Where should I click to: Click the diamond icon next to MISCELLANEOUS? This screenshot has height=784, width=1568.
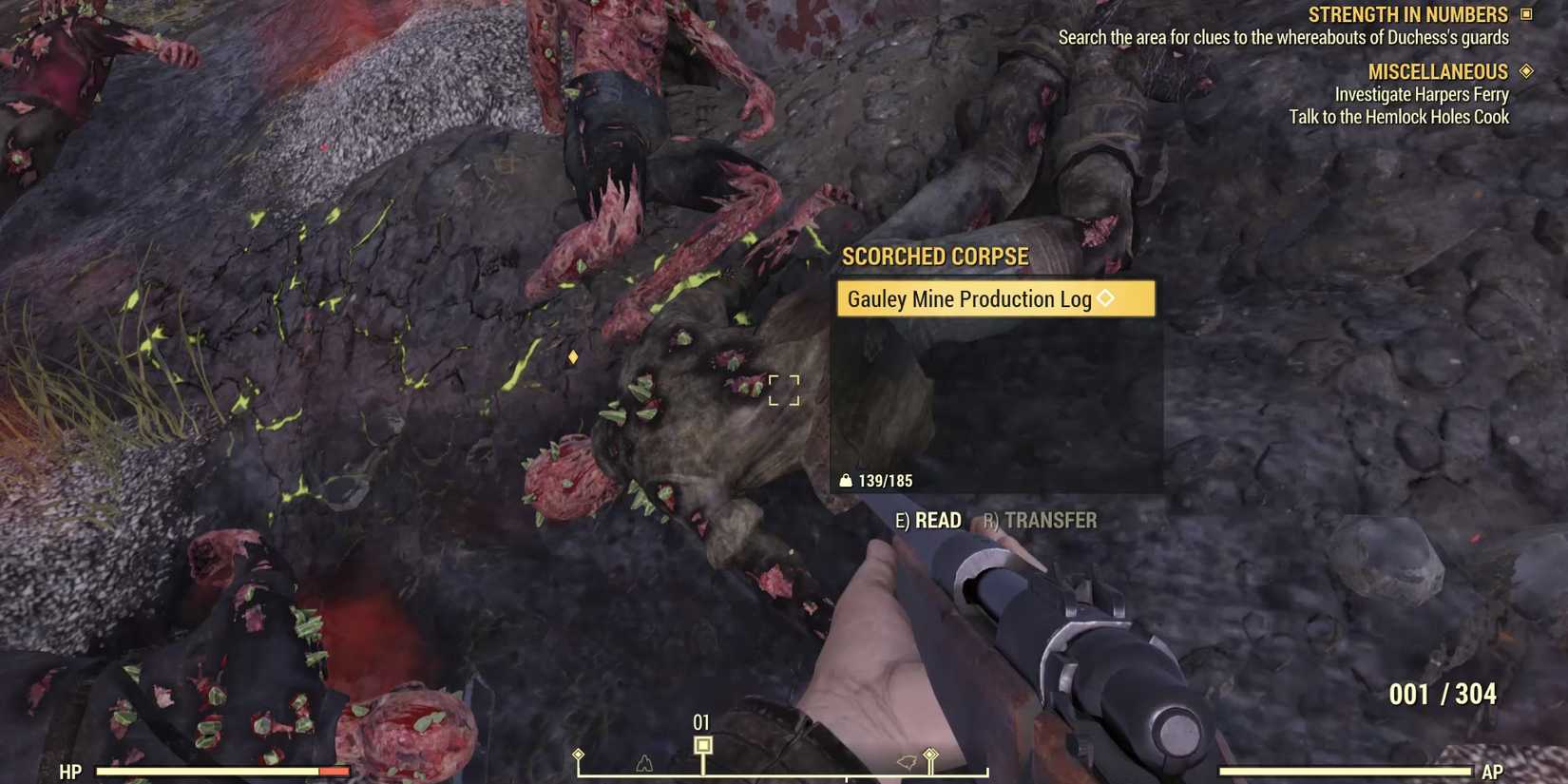coord(1527,70)
